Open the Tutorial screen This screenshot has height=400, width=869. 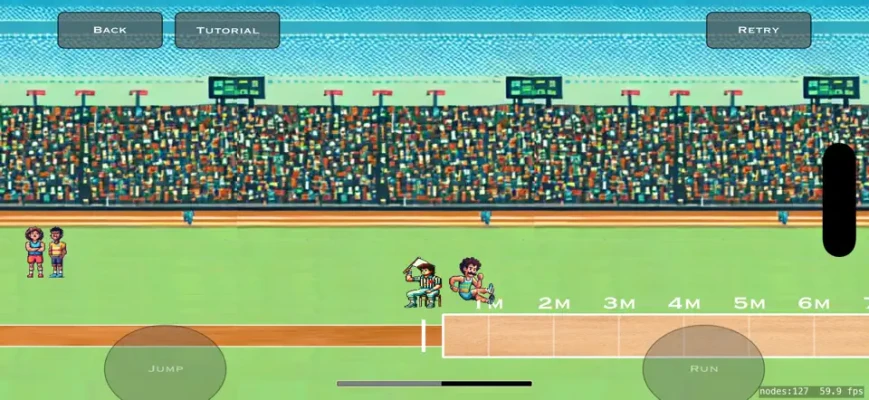(227, 30)
